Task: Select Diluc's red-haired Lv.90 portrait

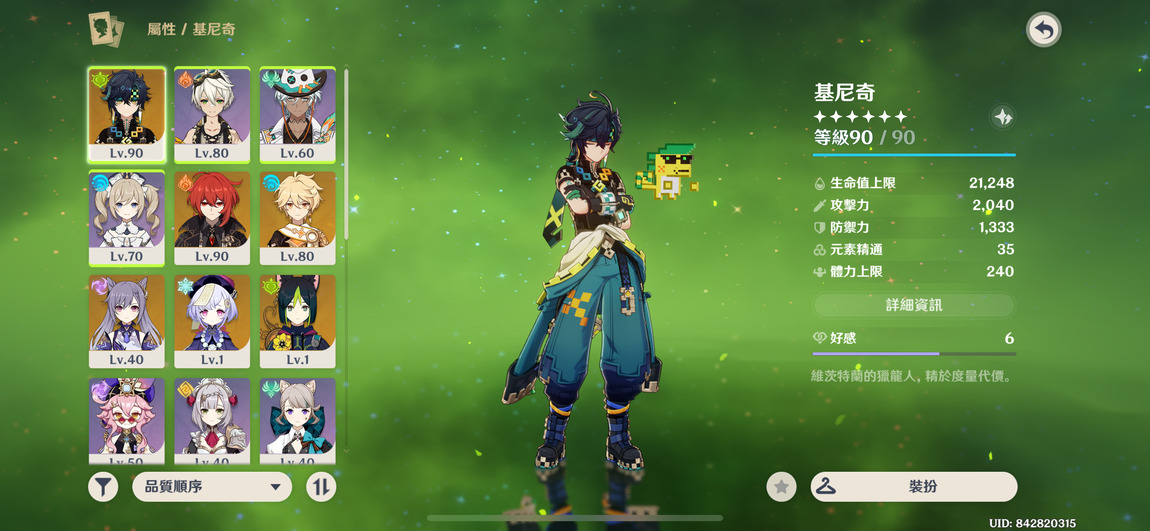Action: 212,216
